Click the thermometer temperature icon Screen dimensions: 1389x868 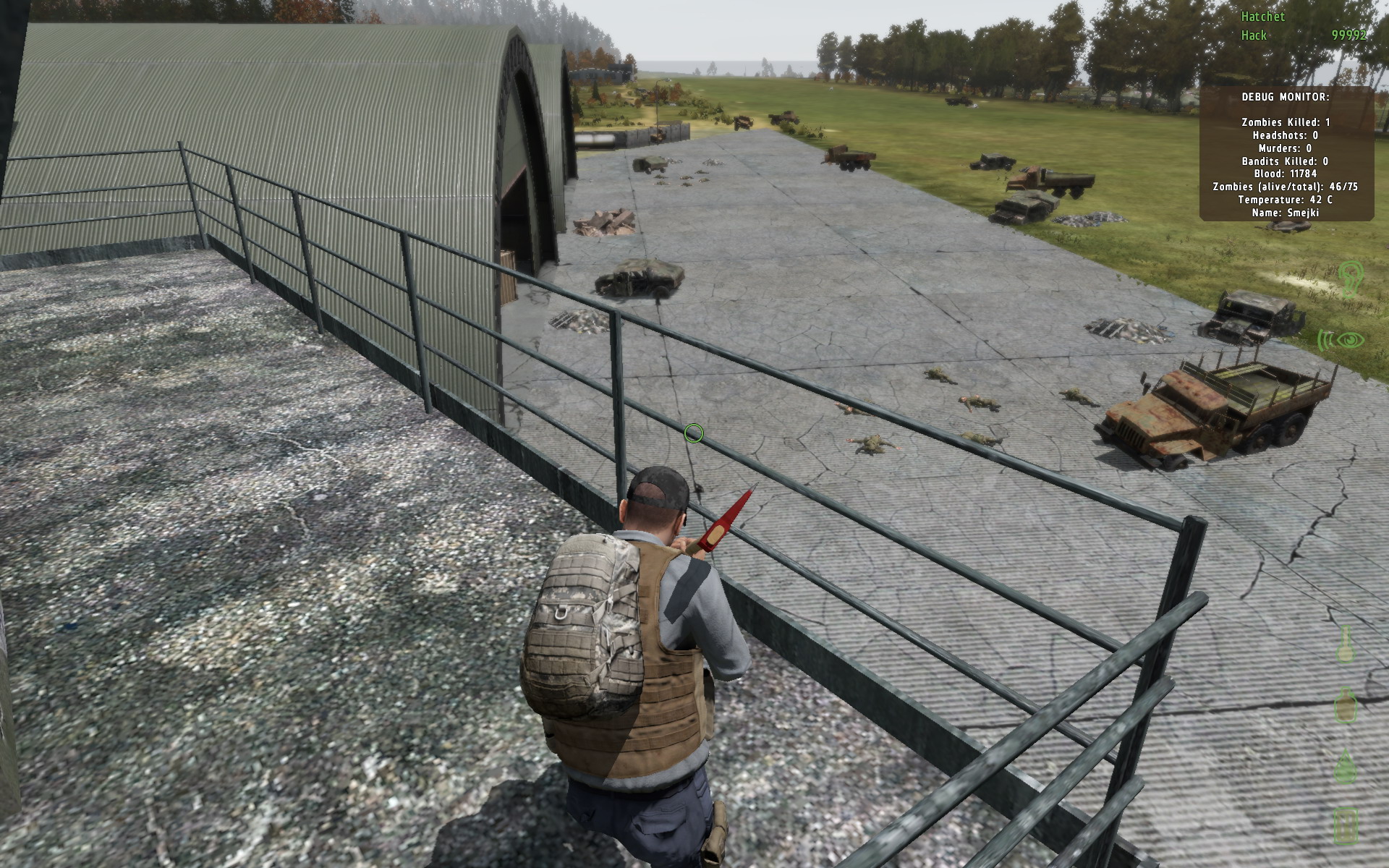pyautogui.click(x=1345, y=644)
